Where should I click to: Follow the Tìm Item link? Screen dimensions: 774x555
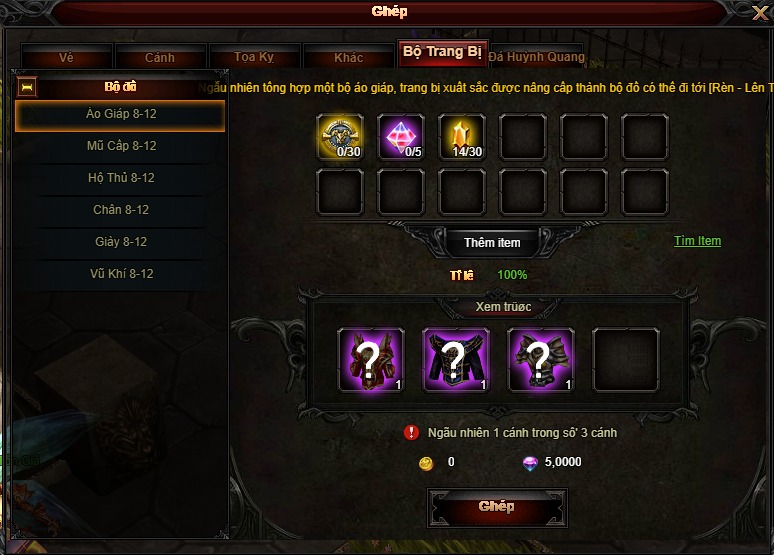coord(697,241)
